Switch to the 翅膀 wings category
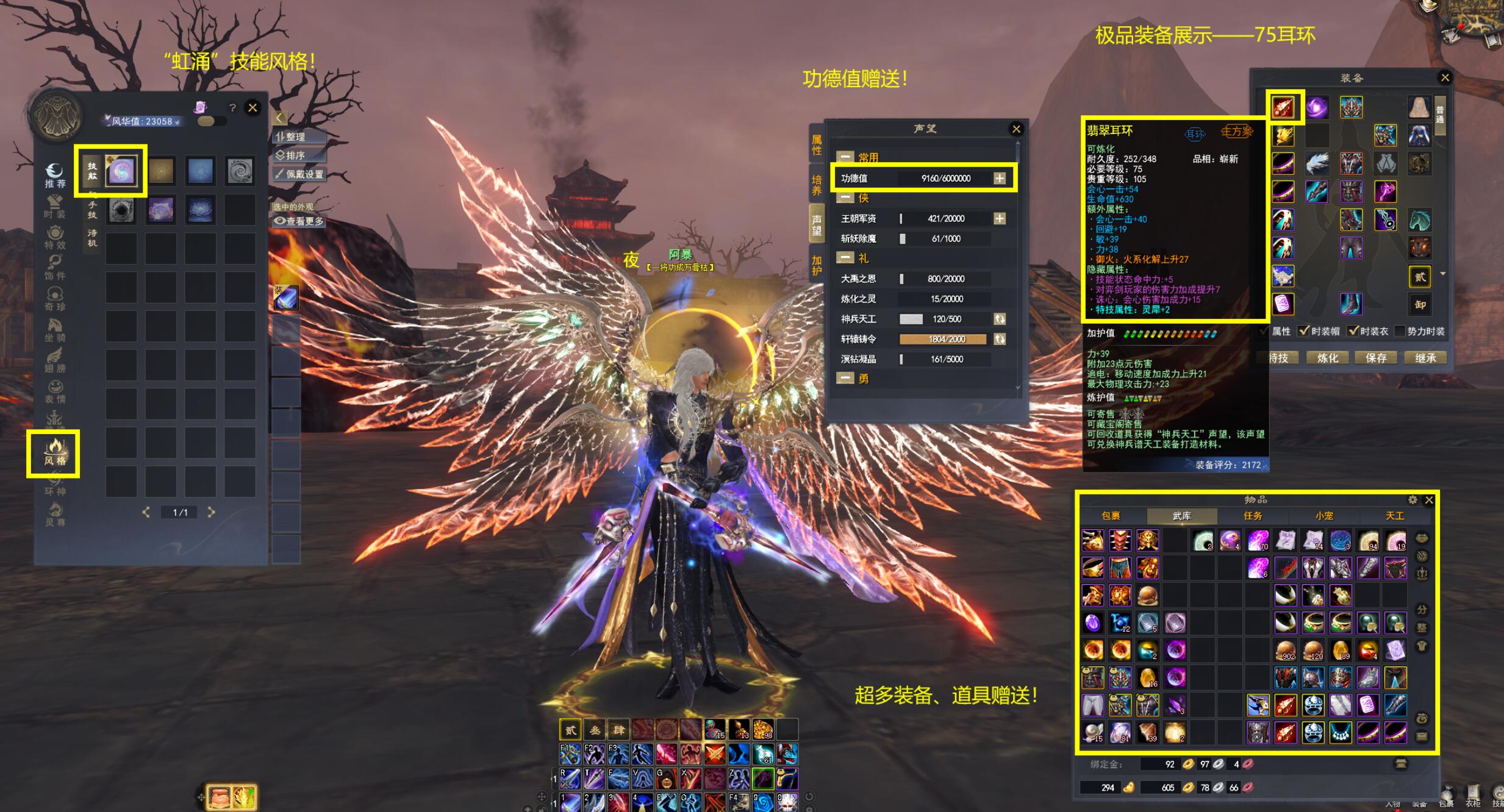Viewport: 1504px width, 812px height. click(x=54, y=360)
